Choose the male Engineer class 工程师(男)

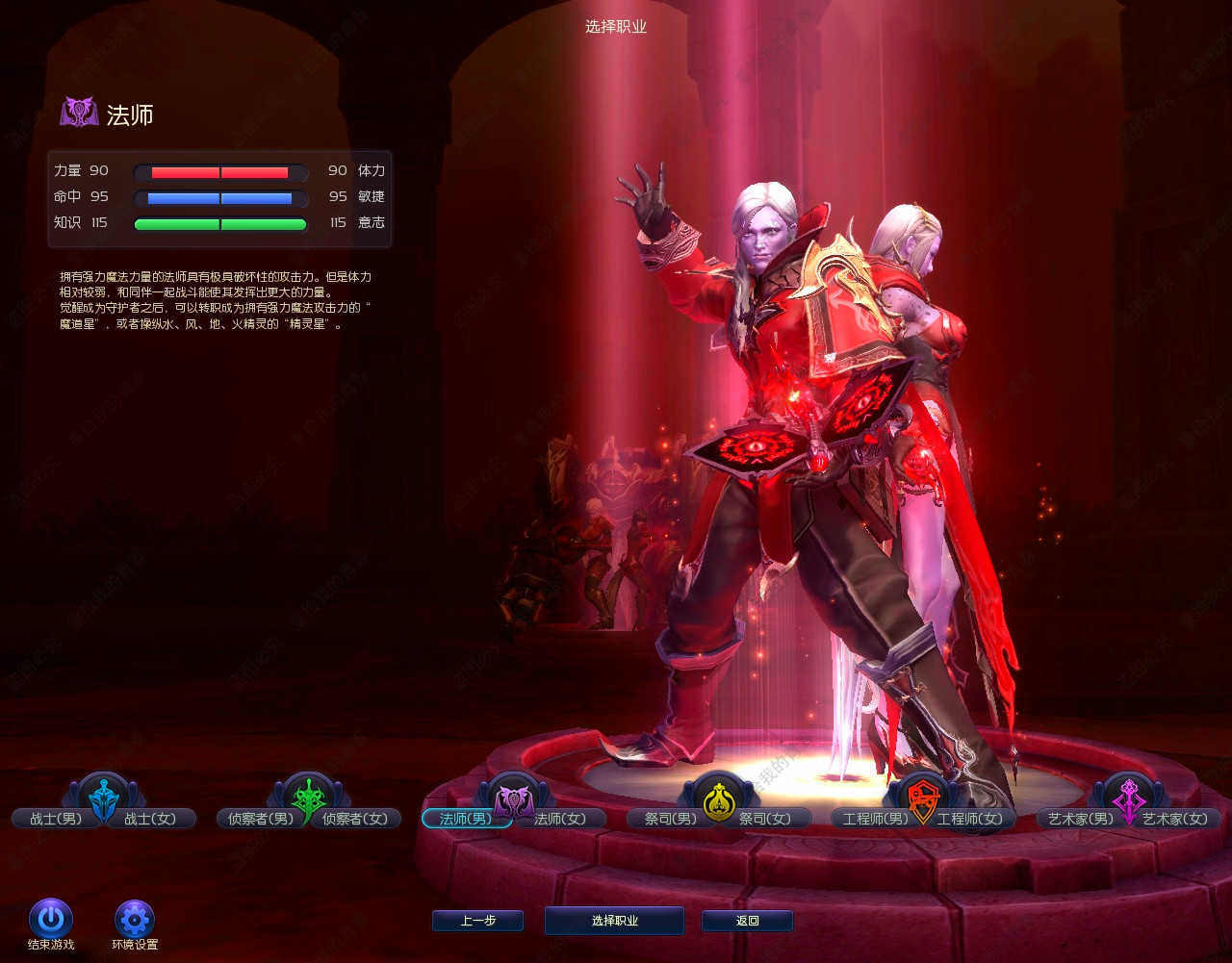coord(875,819)
